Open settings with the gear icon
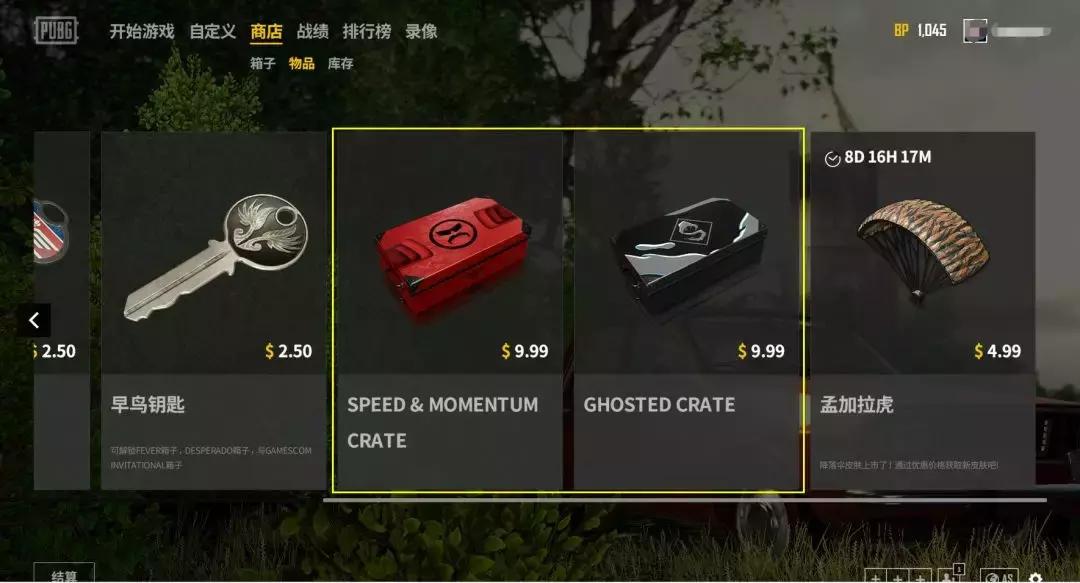 (1035, 577)
